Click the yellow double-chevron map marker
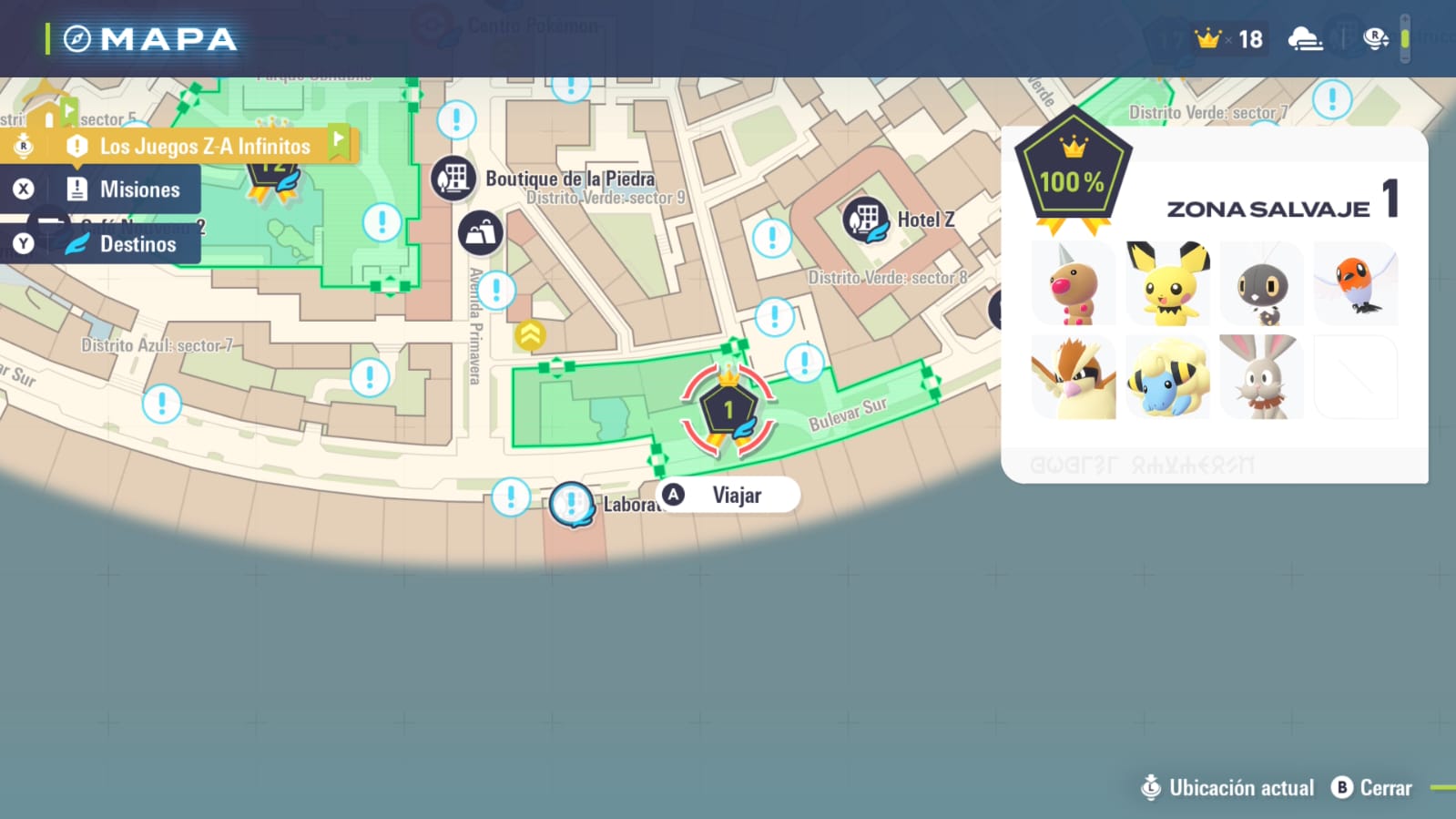 530,335
